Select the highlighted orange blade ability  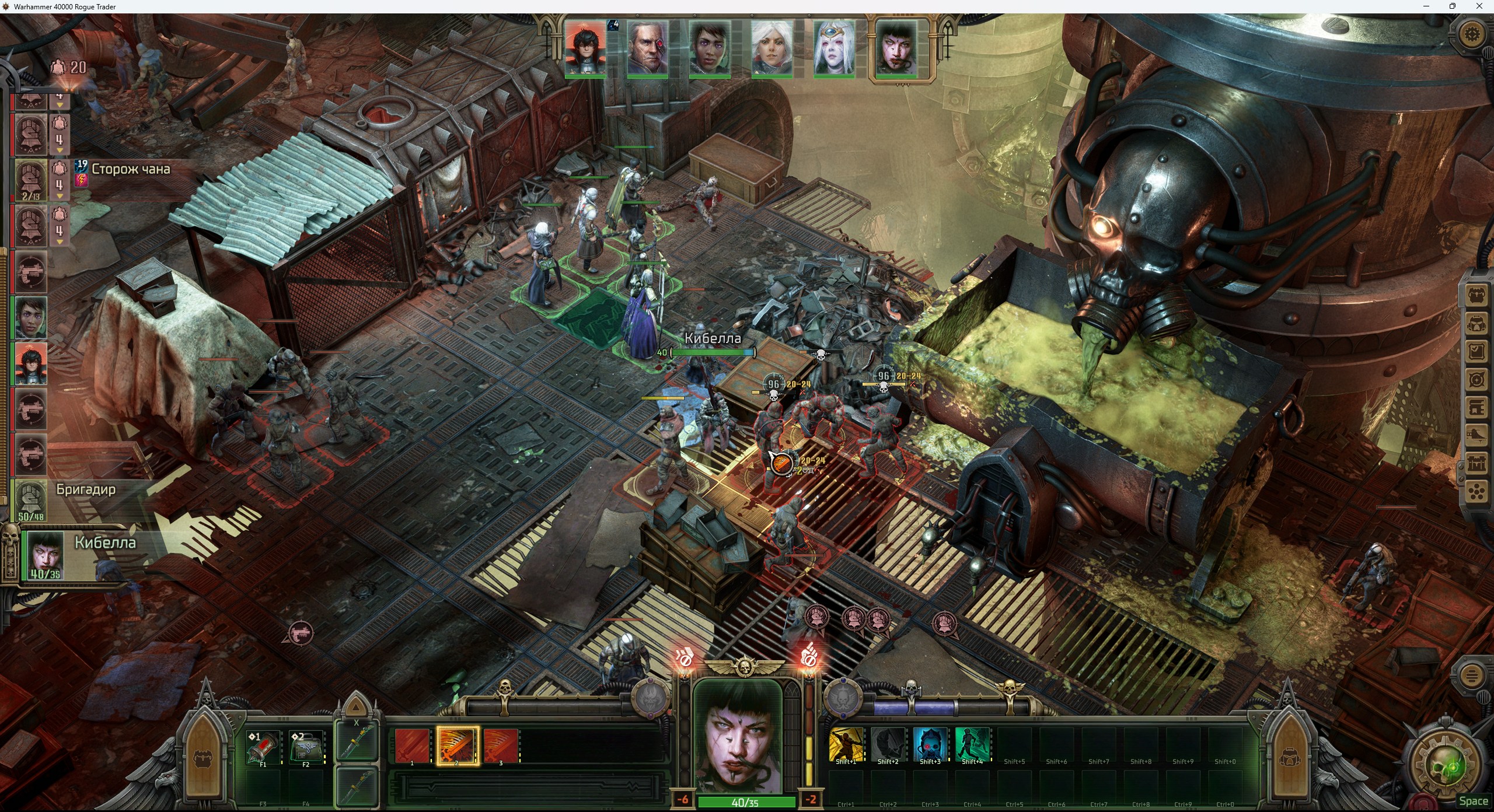pyautogui.click(x=458, y=746)
